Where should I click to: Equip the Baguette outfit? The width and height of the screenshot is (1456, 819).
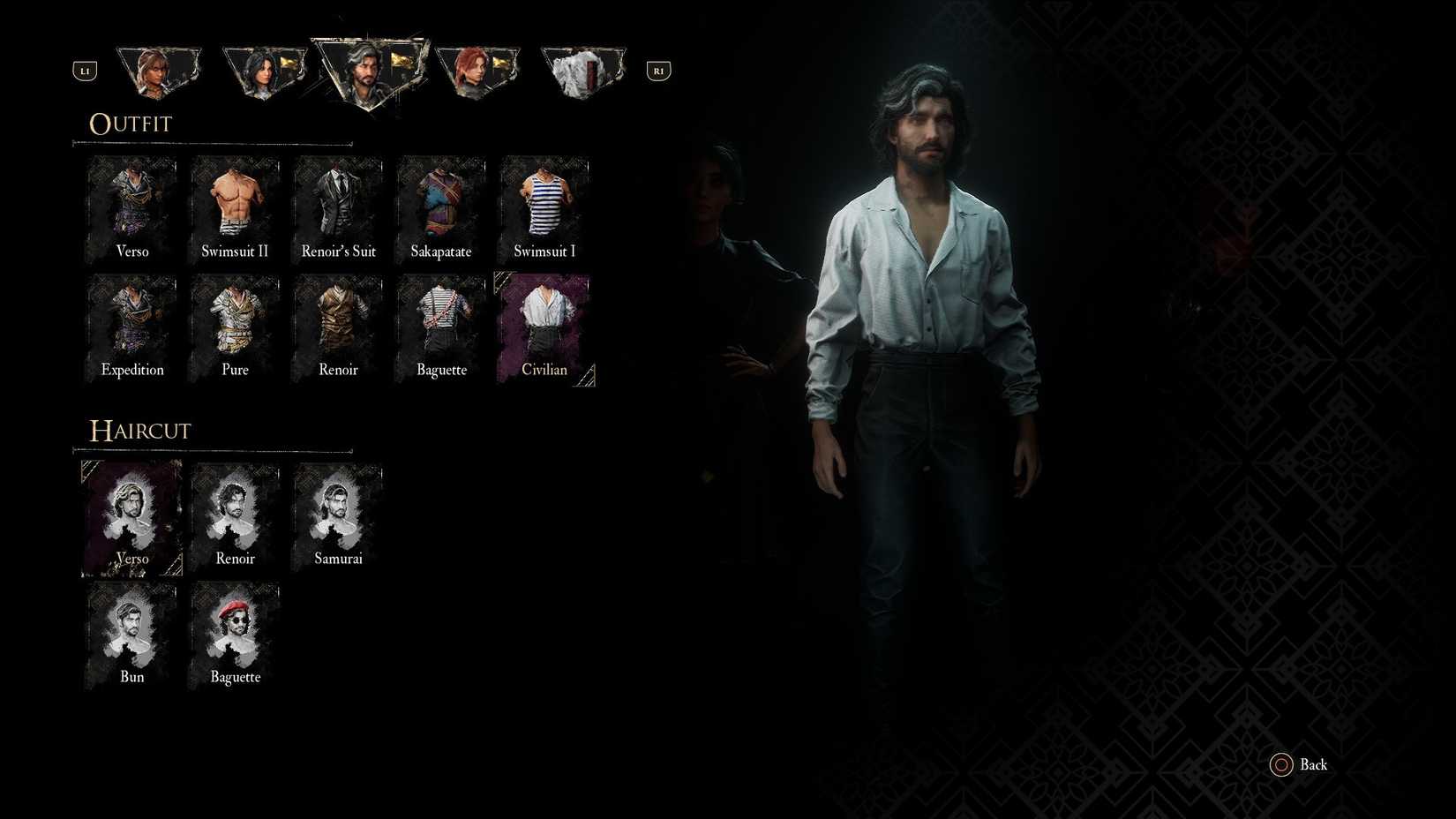(440, 328)
